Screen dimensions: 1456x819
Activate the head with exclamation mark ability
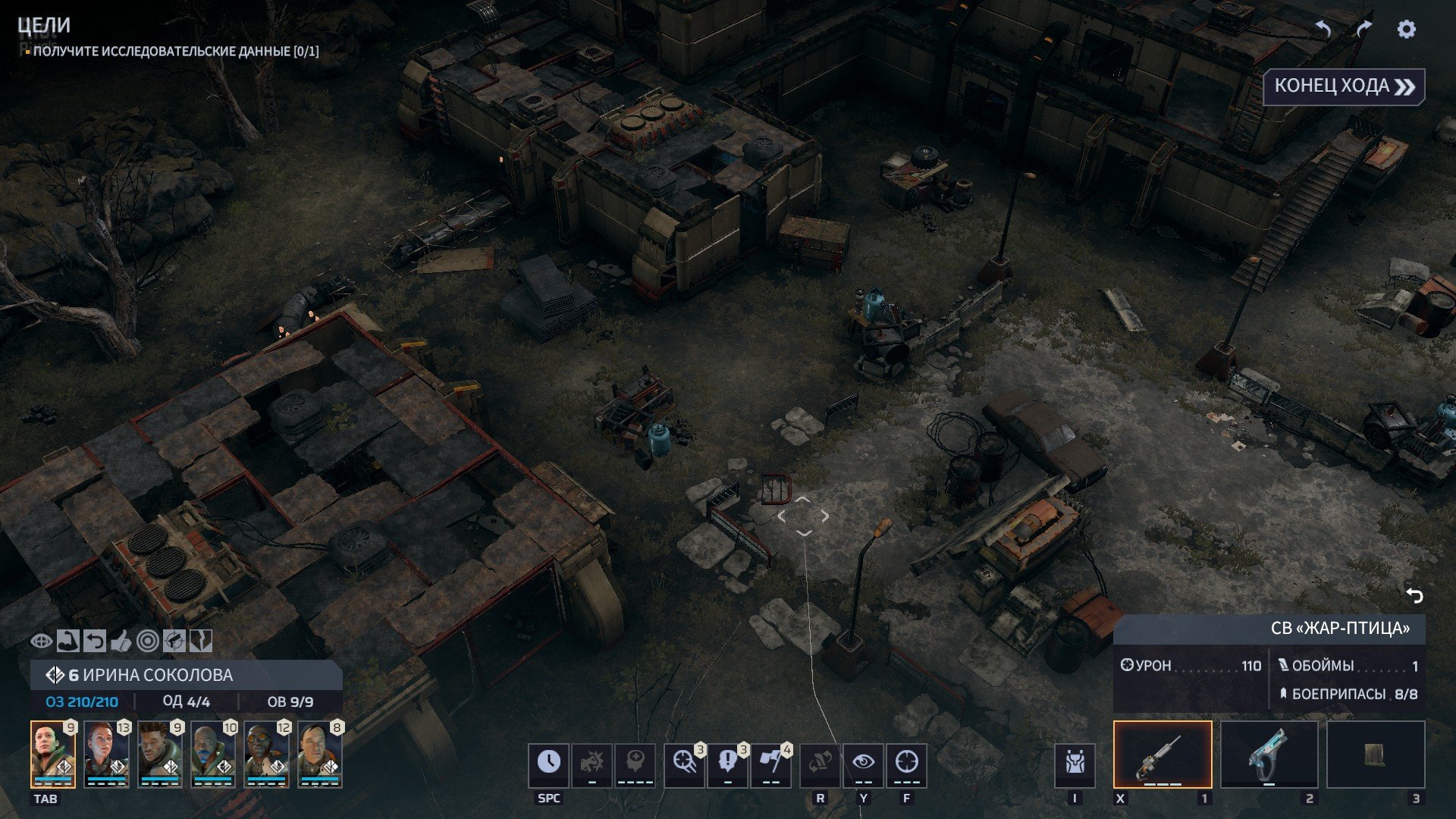tap(728, 764)
